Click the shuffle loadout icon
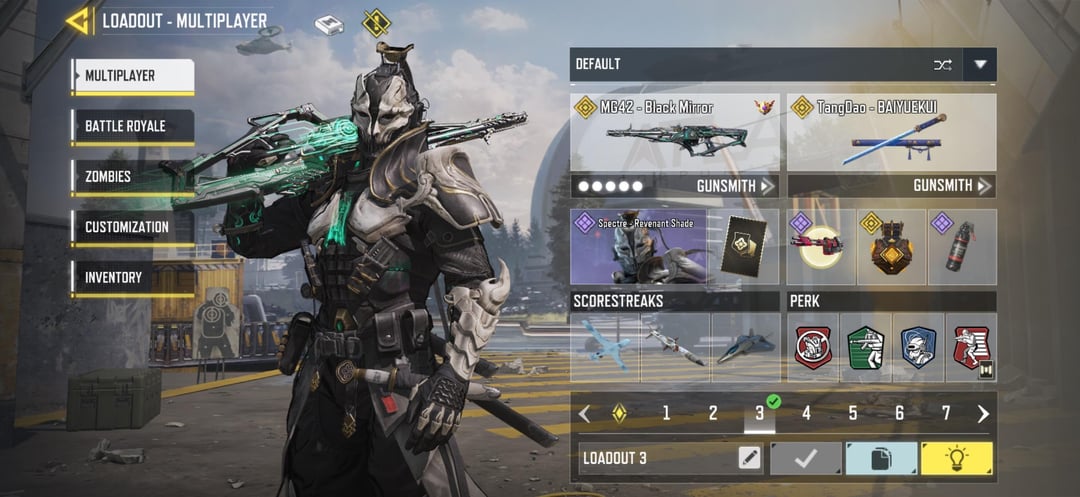 tap(943, 64)
